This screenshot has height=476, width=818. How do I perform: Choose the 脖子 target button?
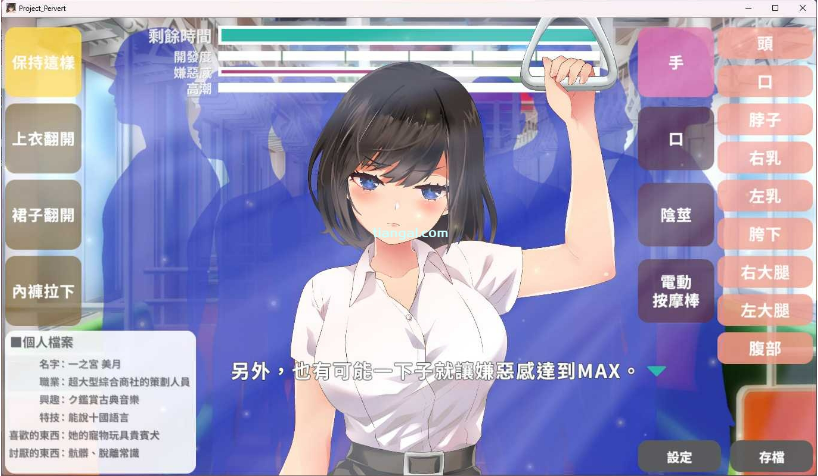tap(765, 120)
